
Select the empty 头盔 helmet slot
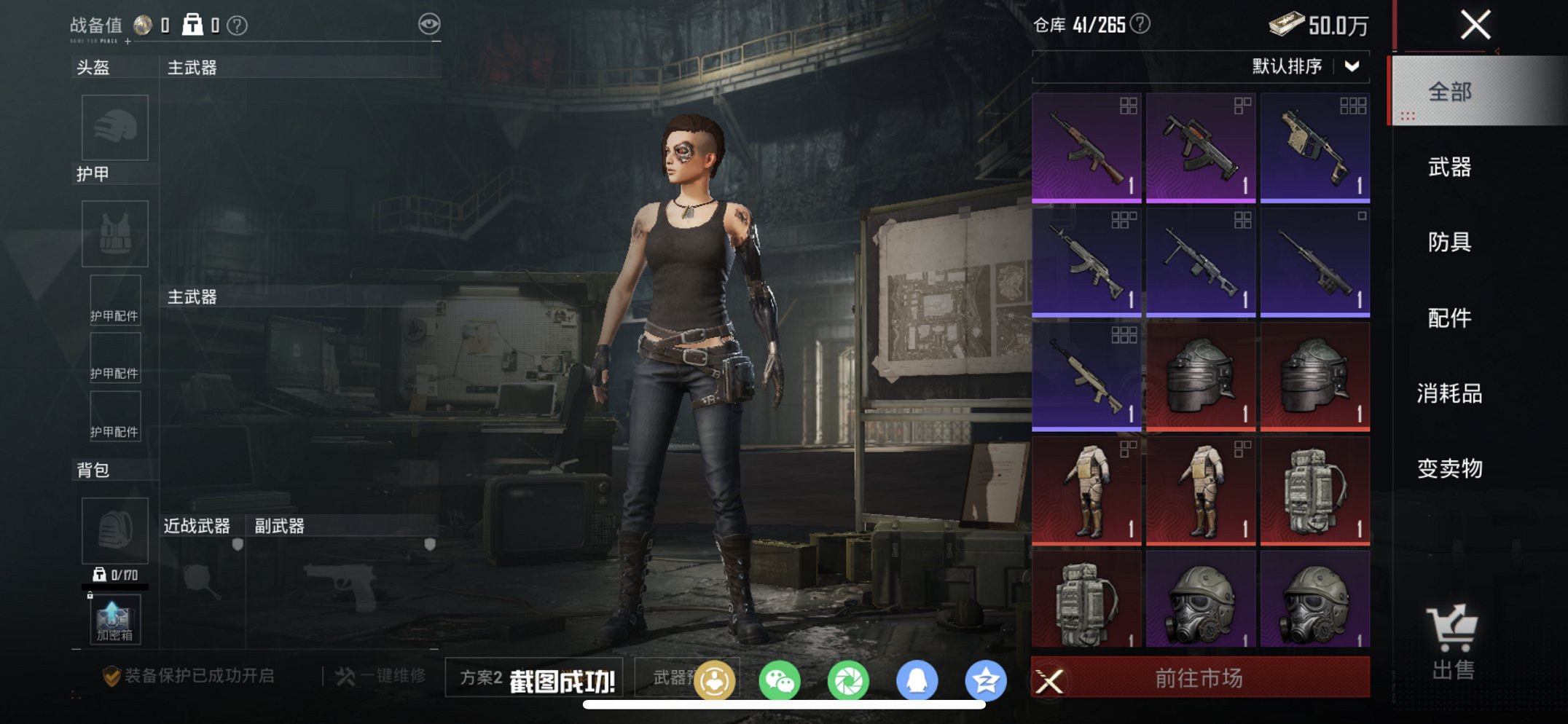pyautogui.click(x=114, y=127)
